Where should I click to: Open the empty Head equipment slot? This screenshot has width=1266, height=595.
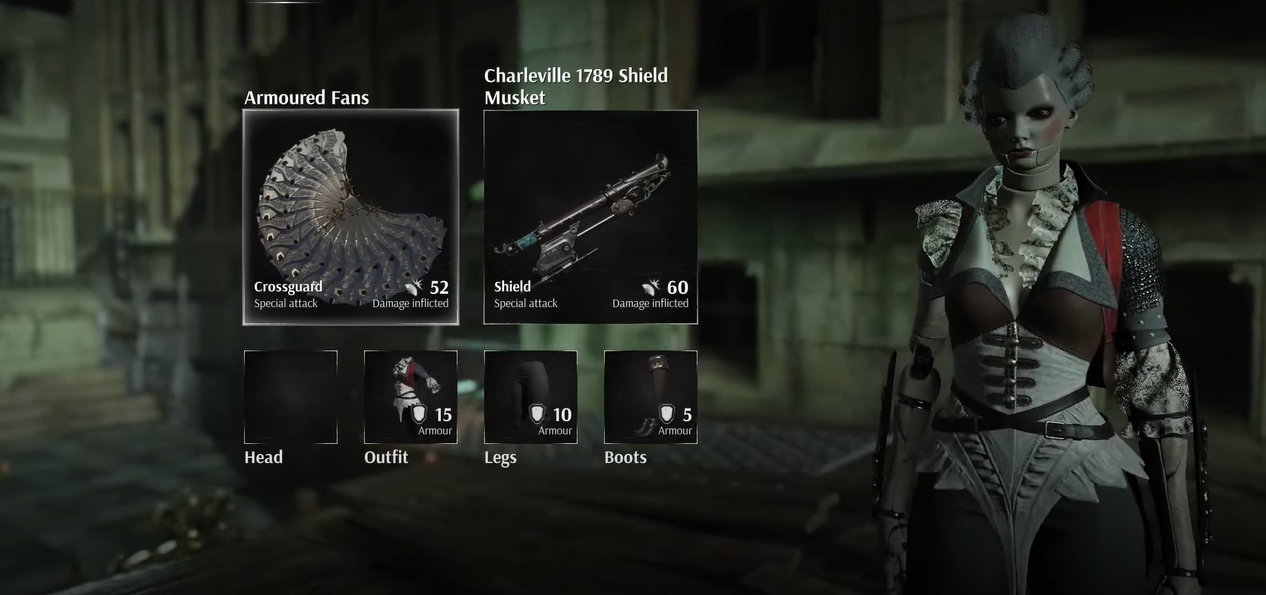(x=290, y=397)
